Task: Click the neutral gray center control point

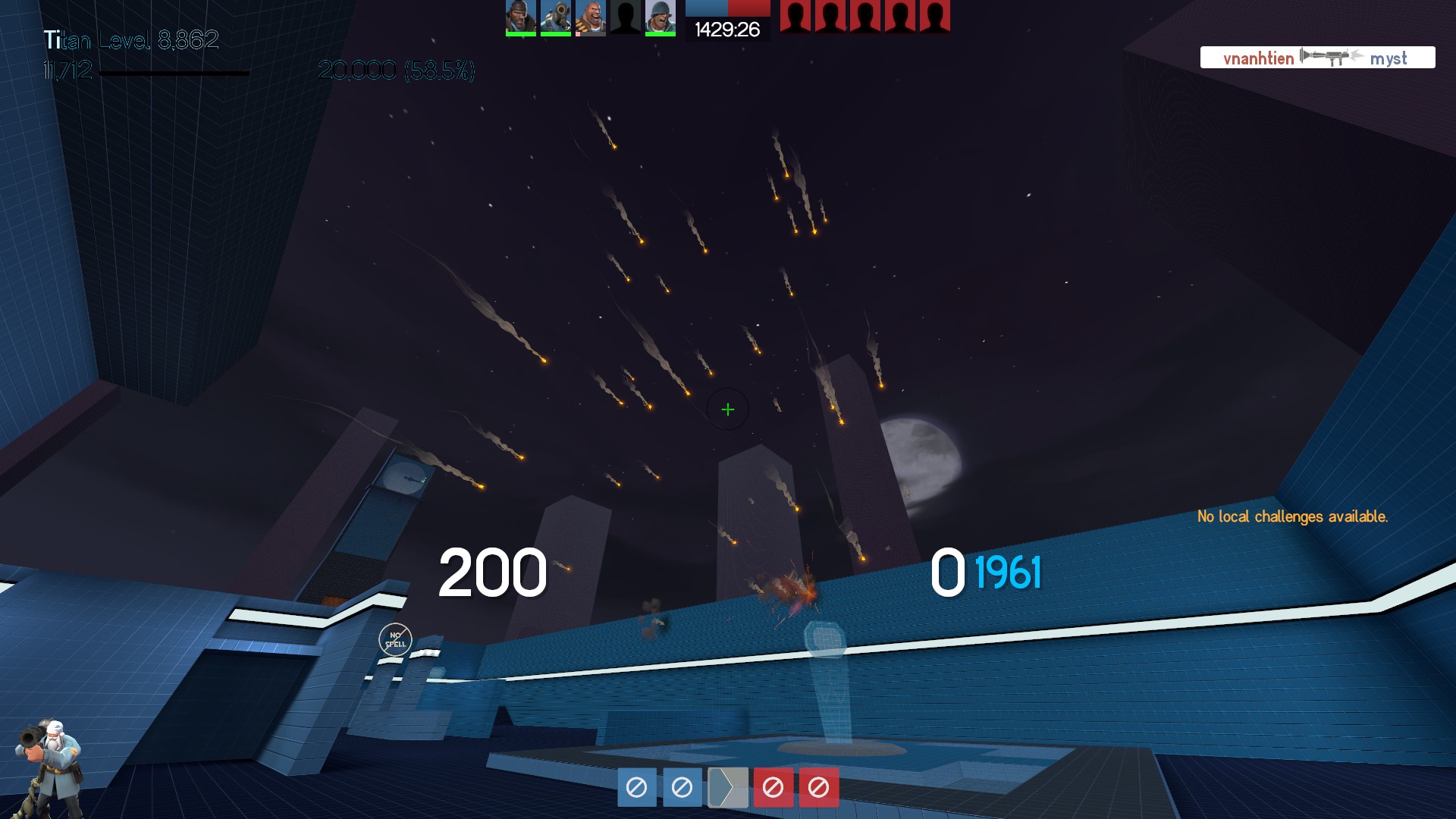Action: pyautogui.click(x=727, y=788)
